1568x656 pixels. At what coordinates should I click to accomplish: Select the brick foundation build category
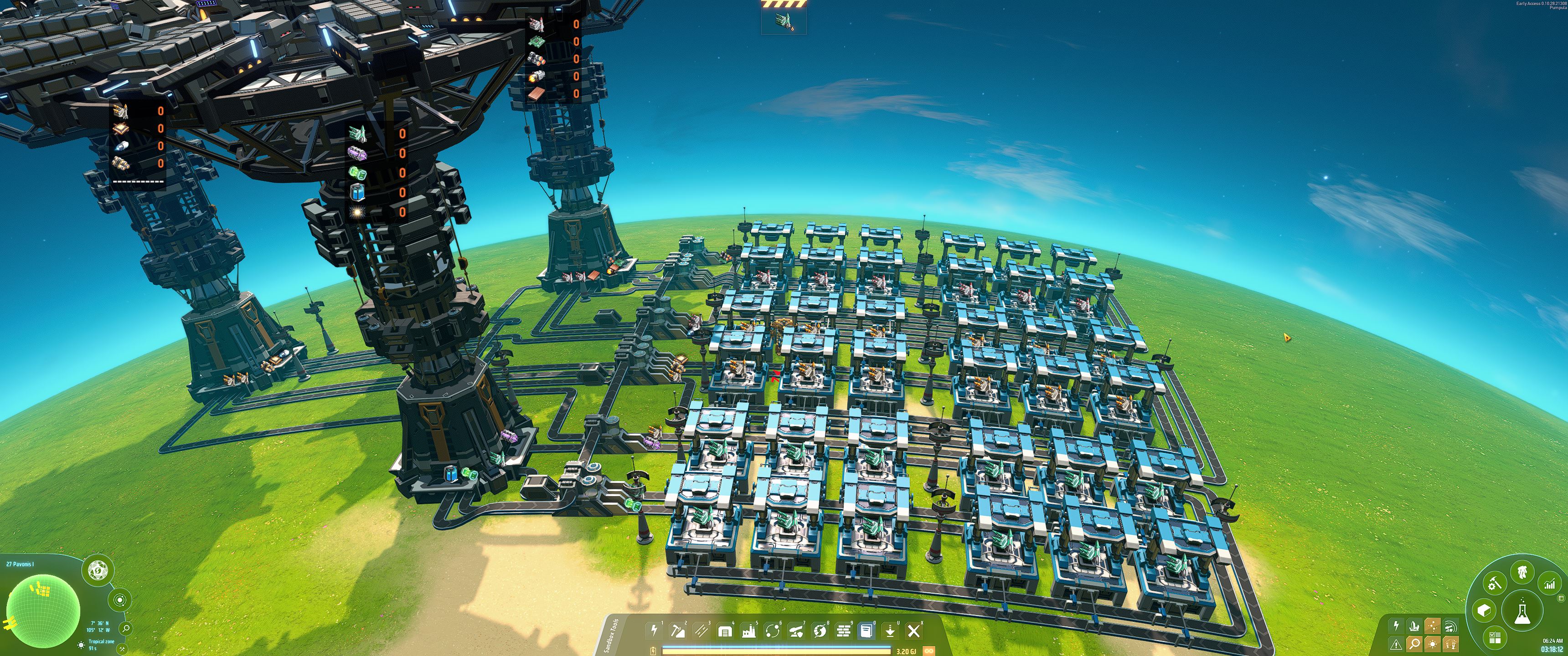coord(843,631)
